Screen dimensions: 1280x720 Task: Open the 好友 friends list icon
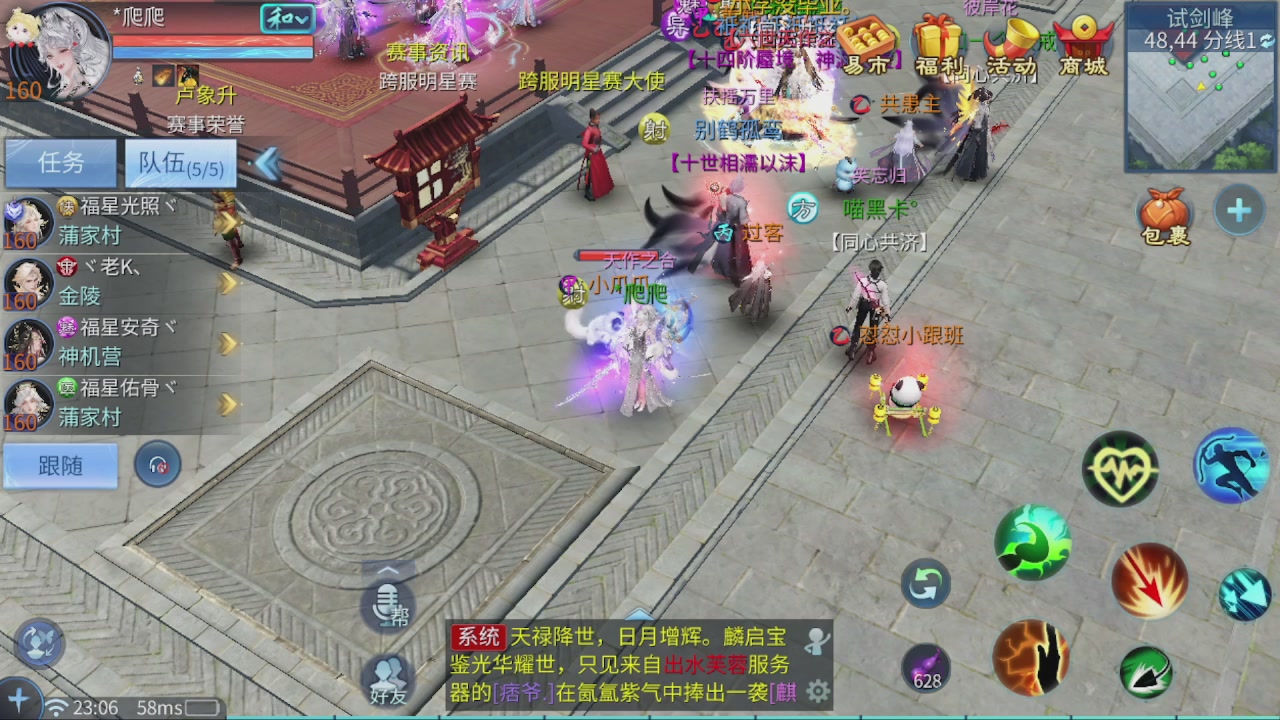click(388, 677)
